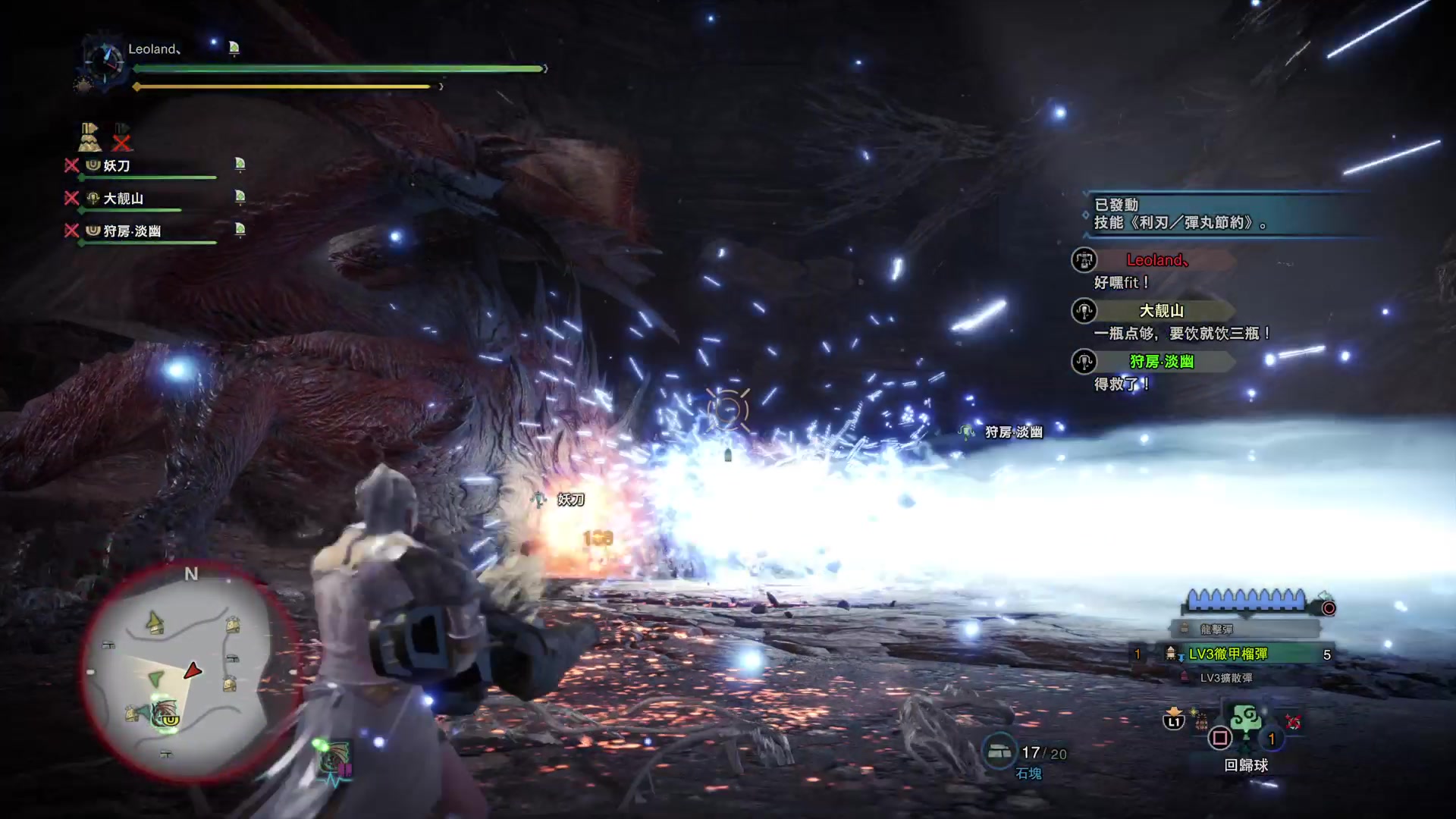Select party member 大靓山 in the list
The width and height of the screenshot is (1456, 819).
click(x=123, y=198)
